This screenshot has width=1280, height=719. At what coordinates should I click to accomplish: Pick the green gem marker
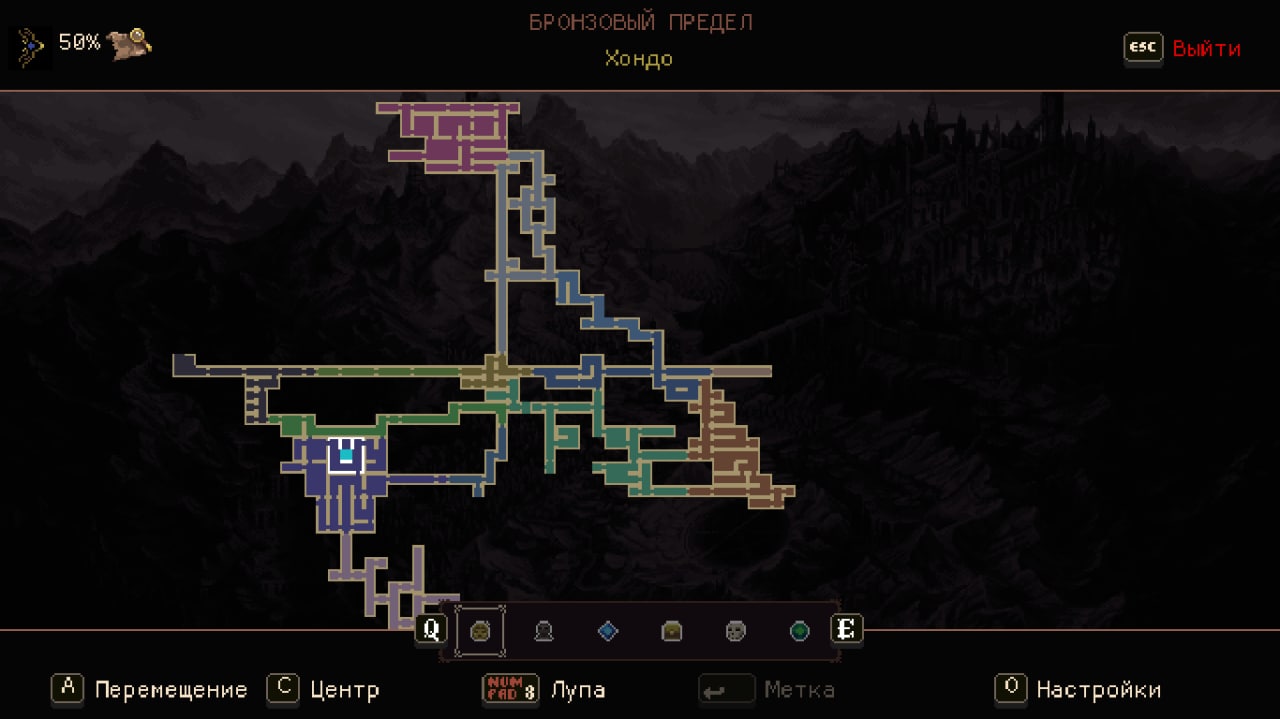pos(799,631)
